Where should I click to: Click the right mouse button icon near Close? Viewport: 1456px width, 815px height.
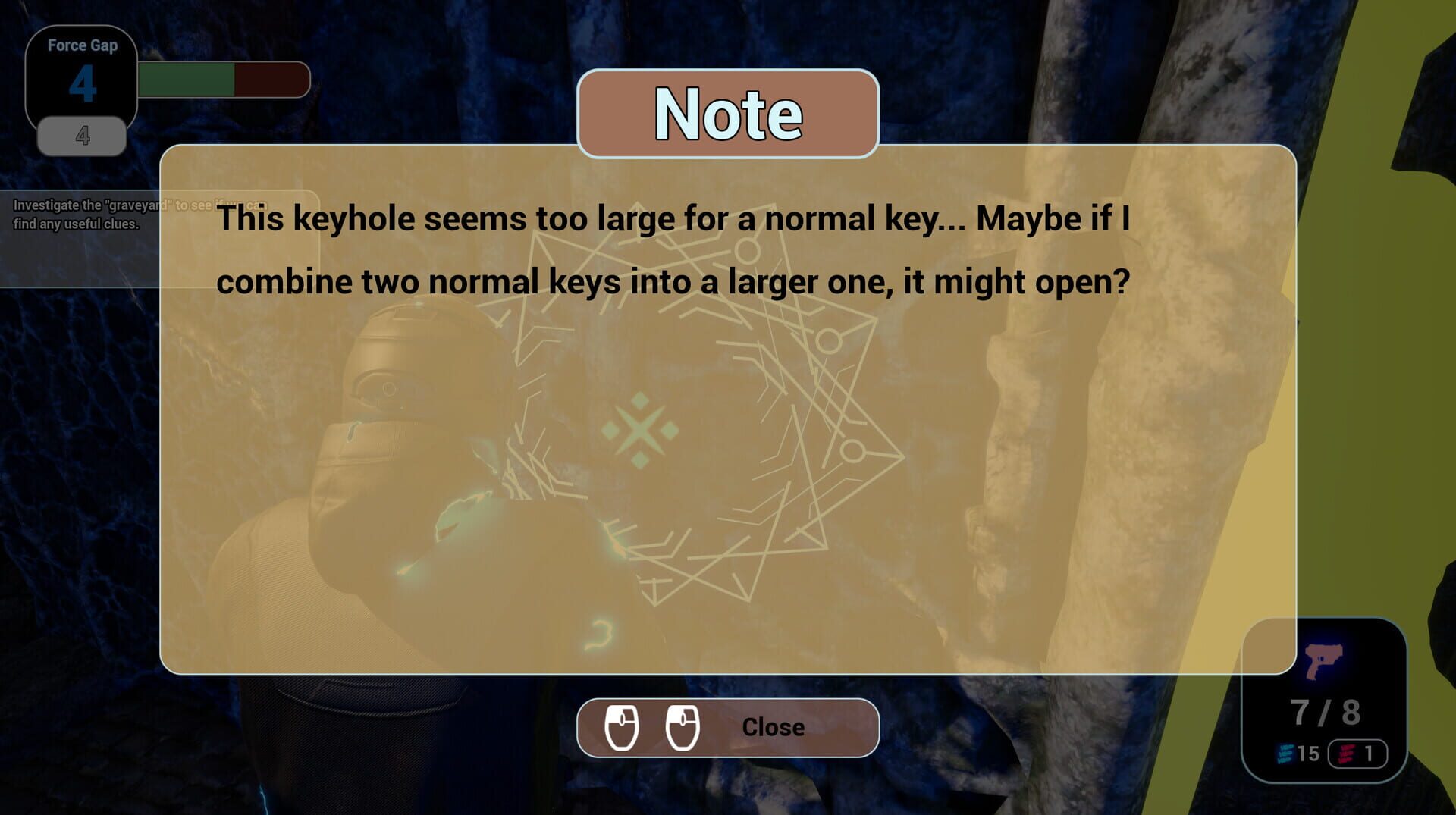[x=683, y=726]
